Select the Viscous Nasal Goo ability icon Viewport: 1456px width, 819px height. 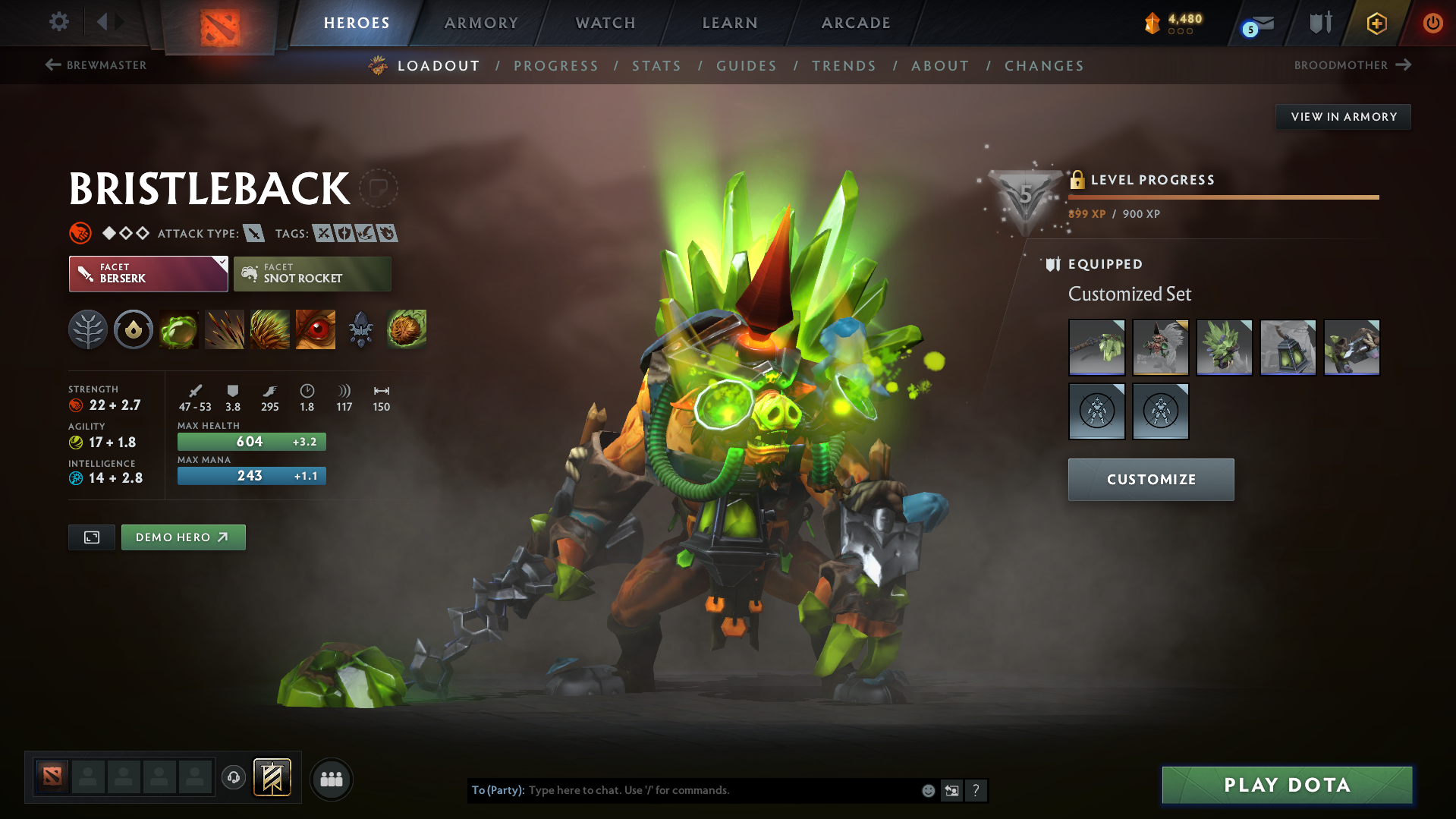point(178,329)
